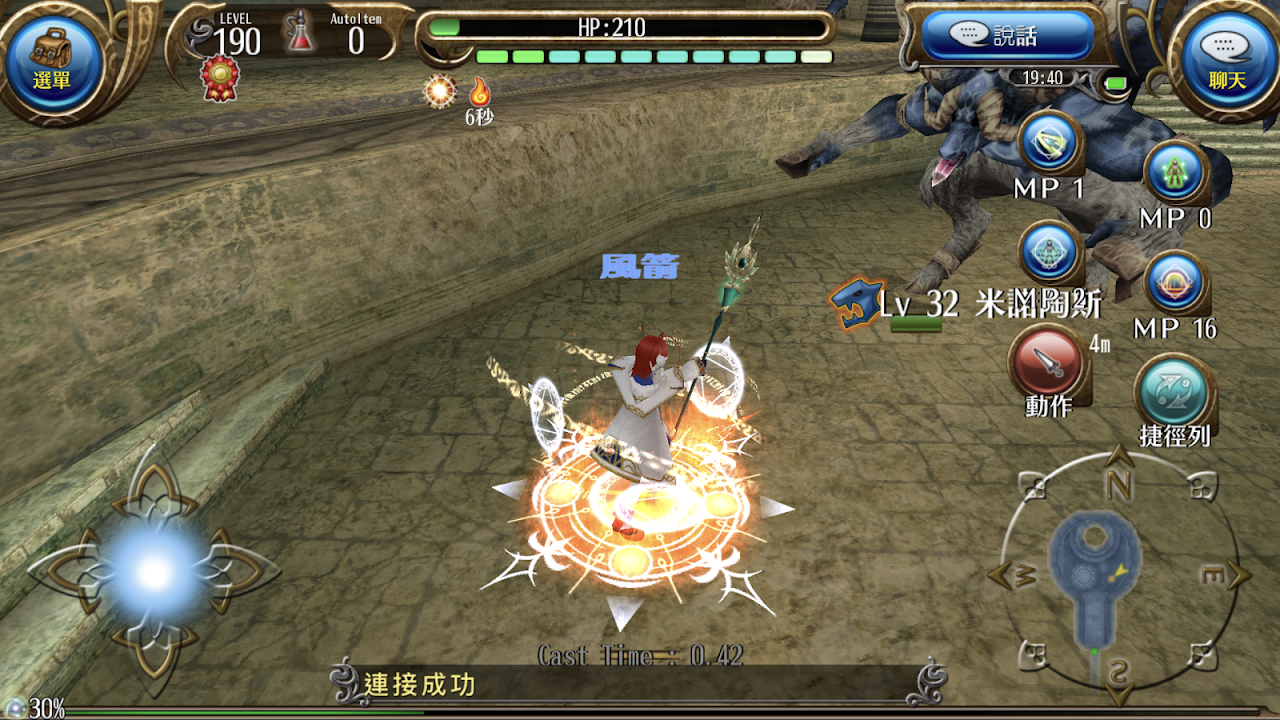This screenshot has width=1280, height=720.
Task: Open the 選單 main menu
Action: pos(53,60)
